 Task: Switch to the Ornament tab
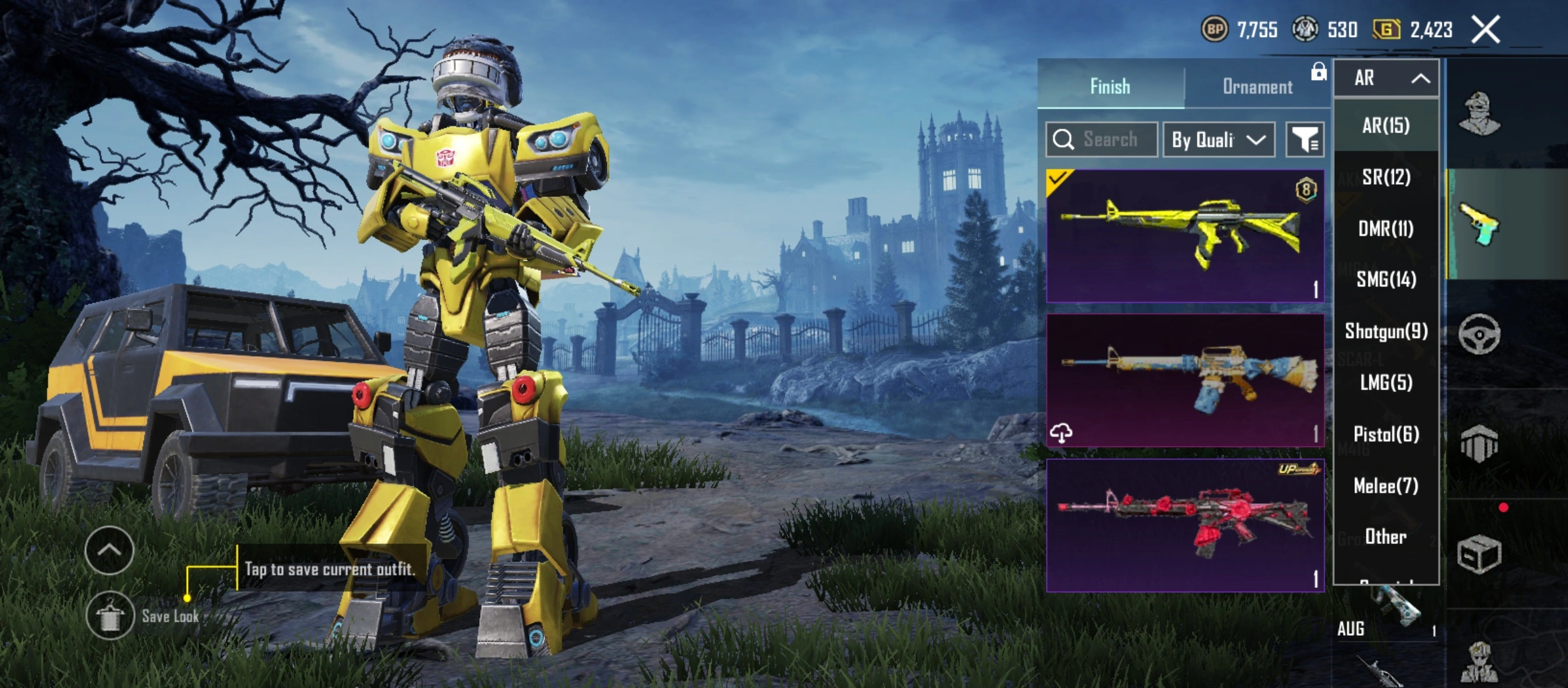pos(1257,87)
